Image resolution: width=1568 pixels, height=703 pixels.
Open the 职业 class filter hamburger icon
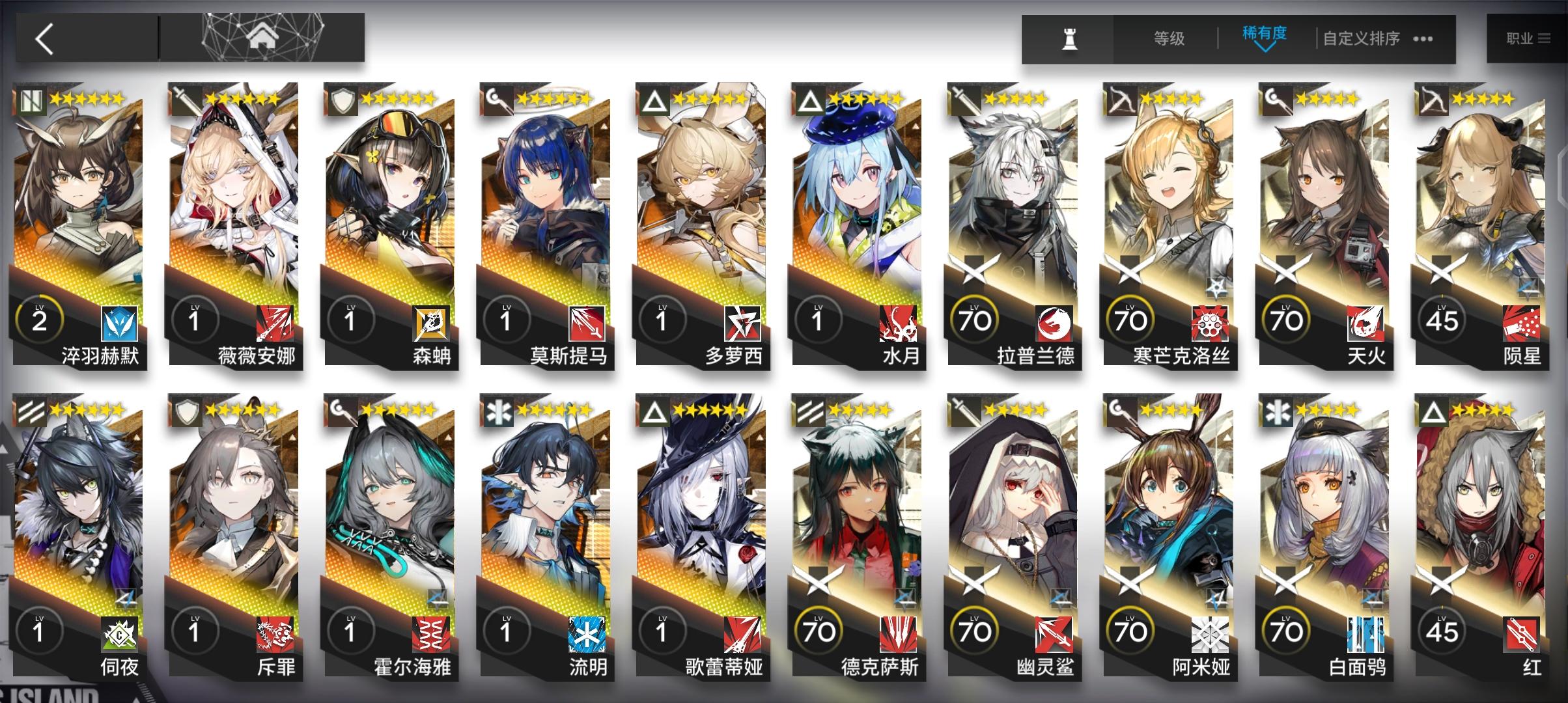1541,38
